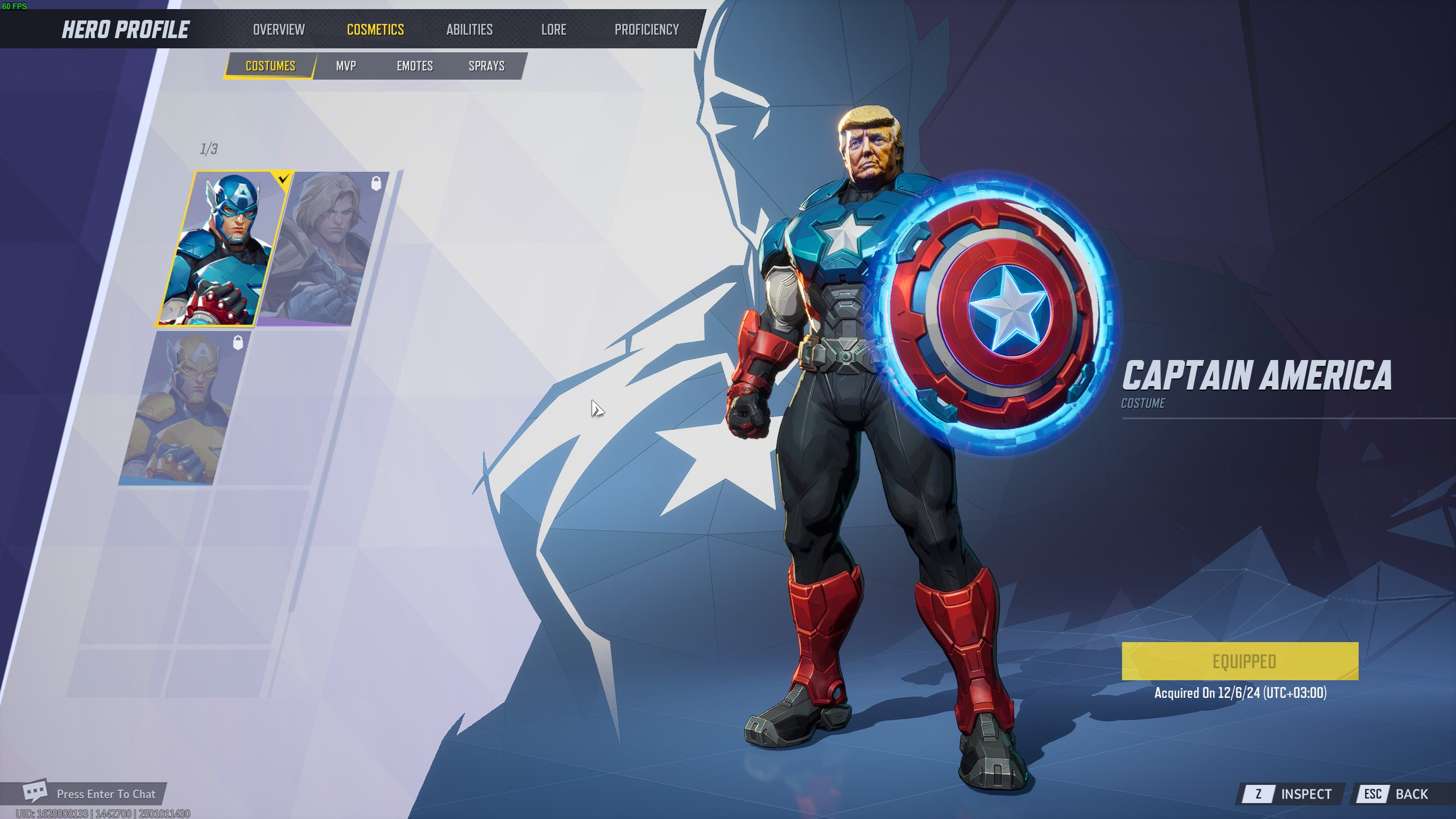Open the MVP sub-tab

coord(346,65)
